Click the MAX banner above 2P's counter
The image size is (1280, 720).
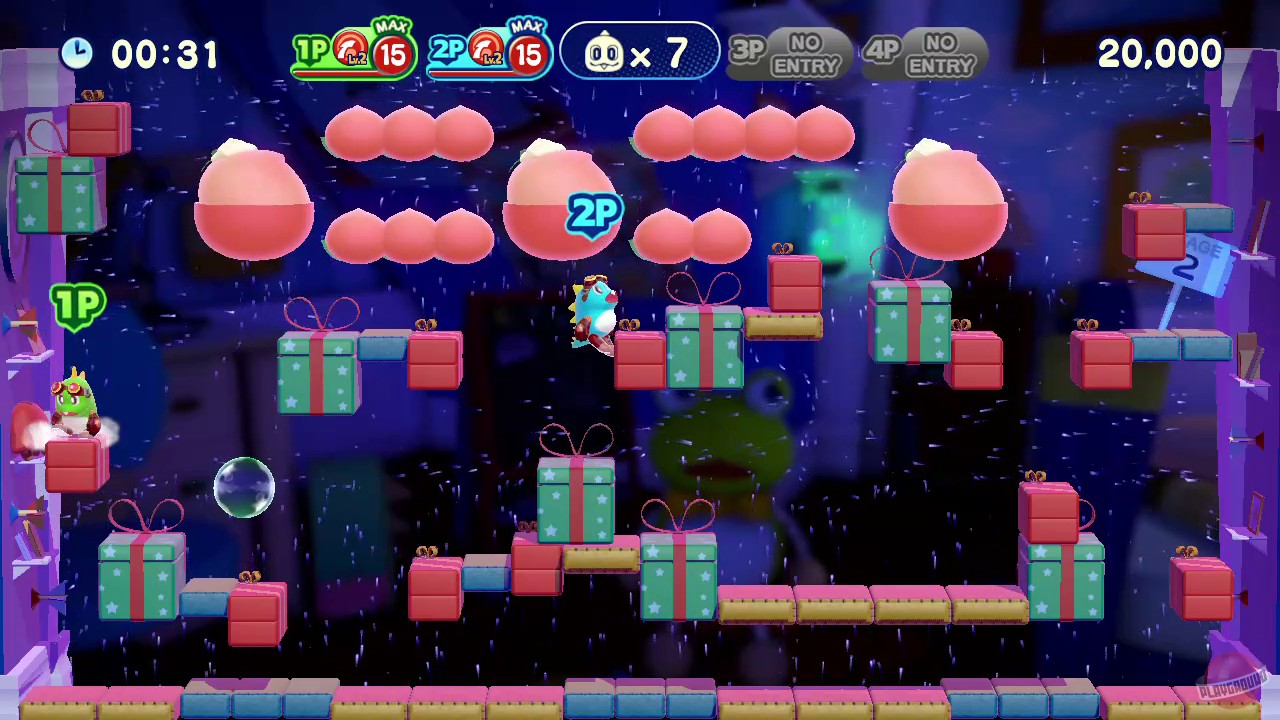tap(527, 26)
